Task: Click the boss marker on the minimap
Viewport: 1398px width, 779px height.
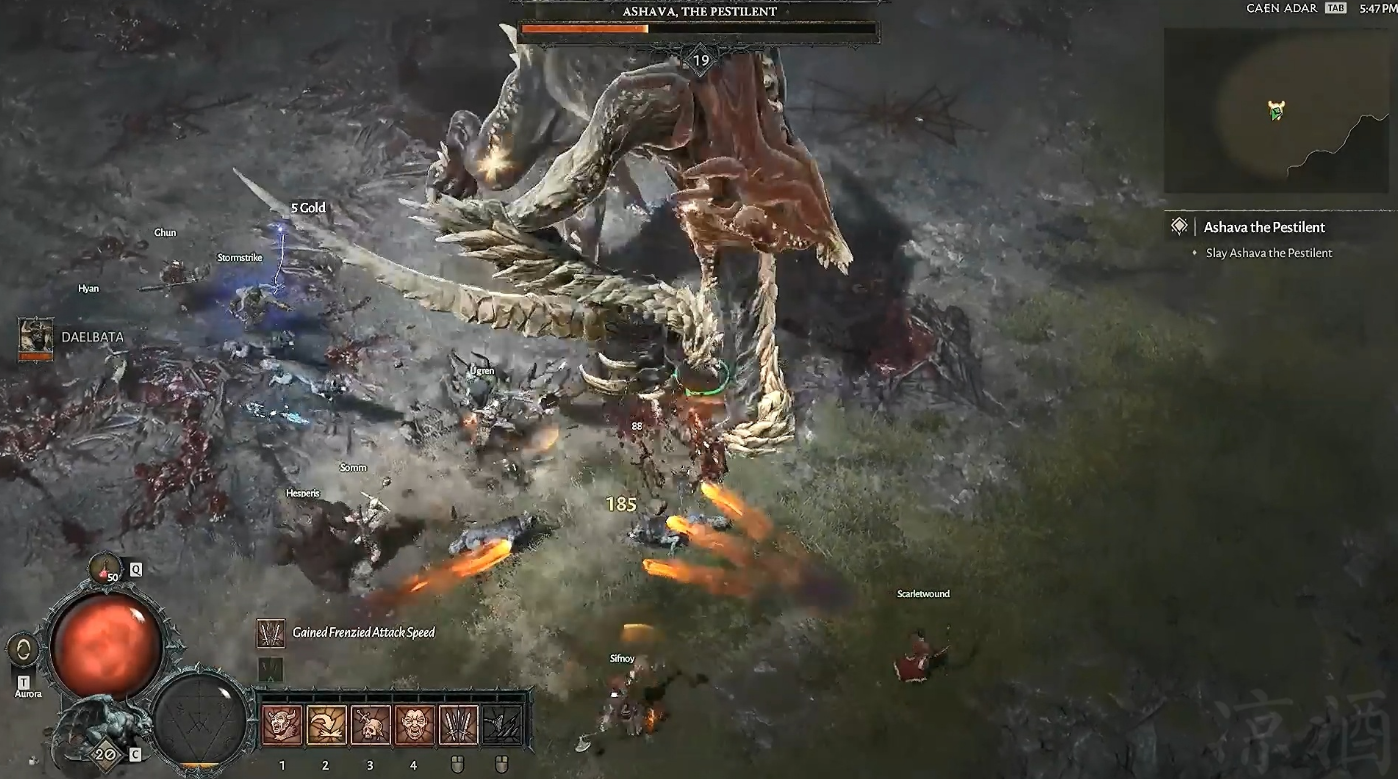Action: [1276, 109]
